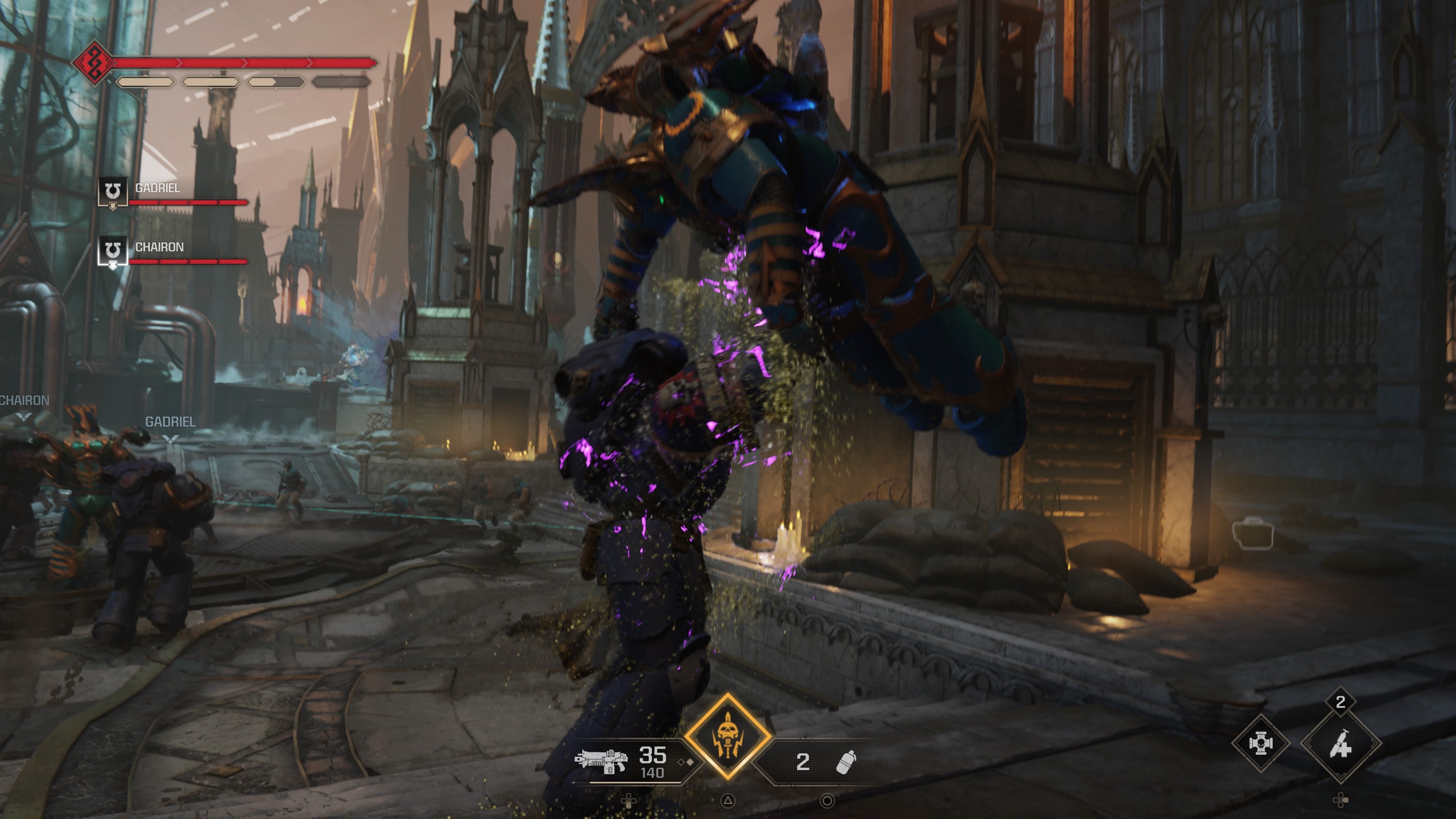Select the skull cross diamond icon
This screenshot has height=819, width=1456.
[1260, 743]
